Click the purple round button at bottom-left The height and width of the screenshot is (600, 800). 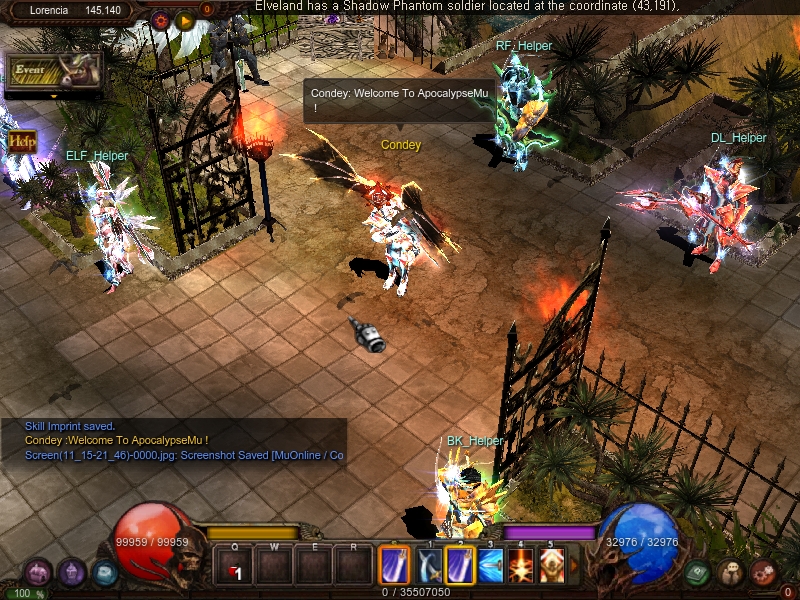[x=70, y=573]
